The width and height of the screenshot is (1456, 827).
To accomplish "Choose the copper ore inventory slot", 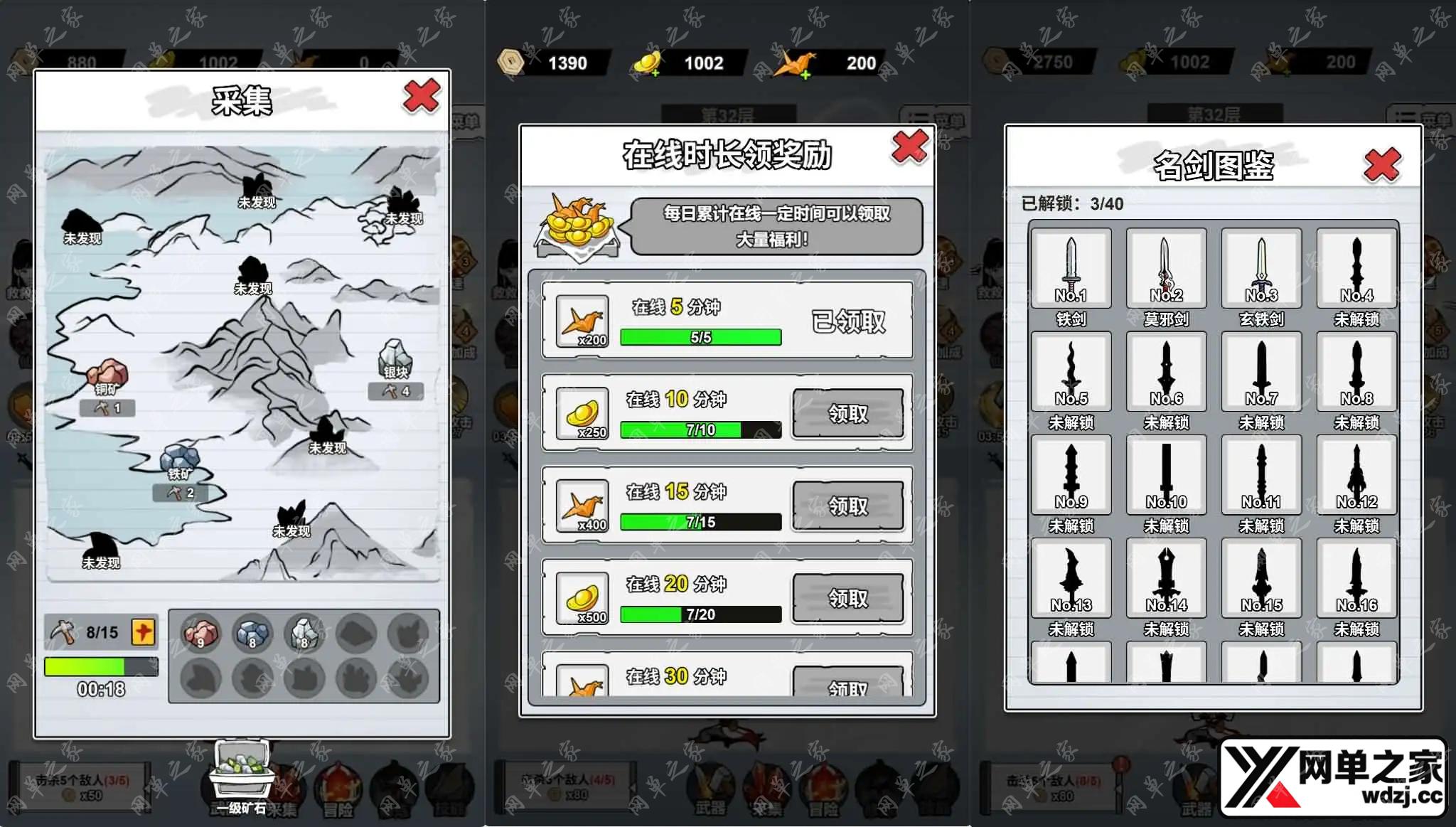I will 201,632.
